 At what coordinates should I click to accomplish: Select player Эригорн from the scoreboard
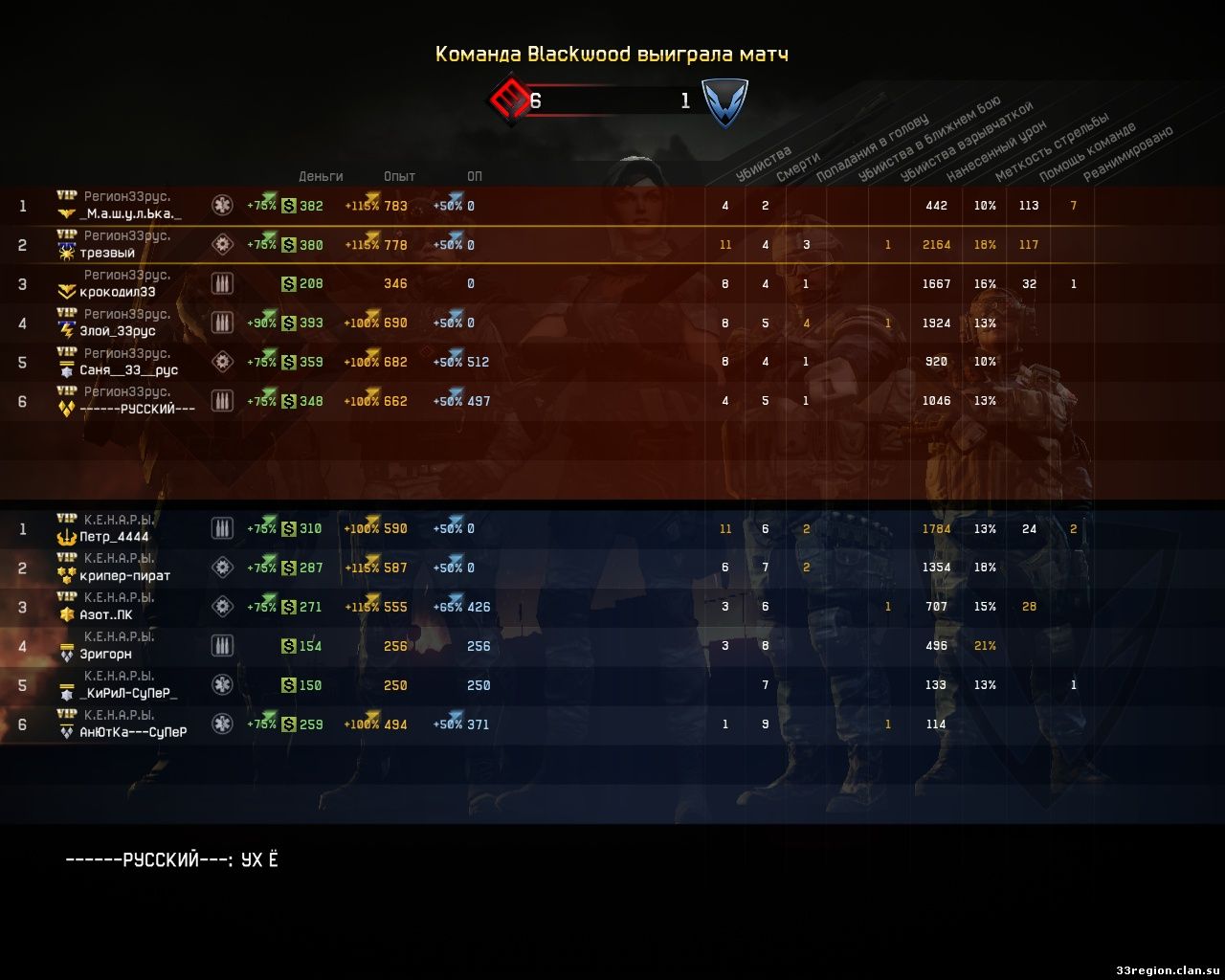pos(105,655)
